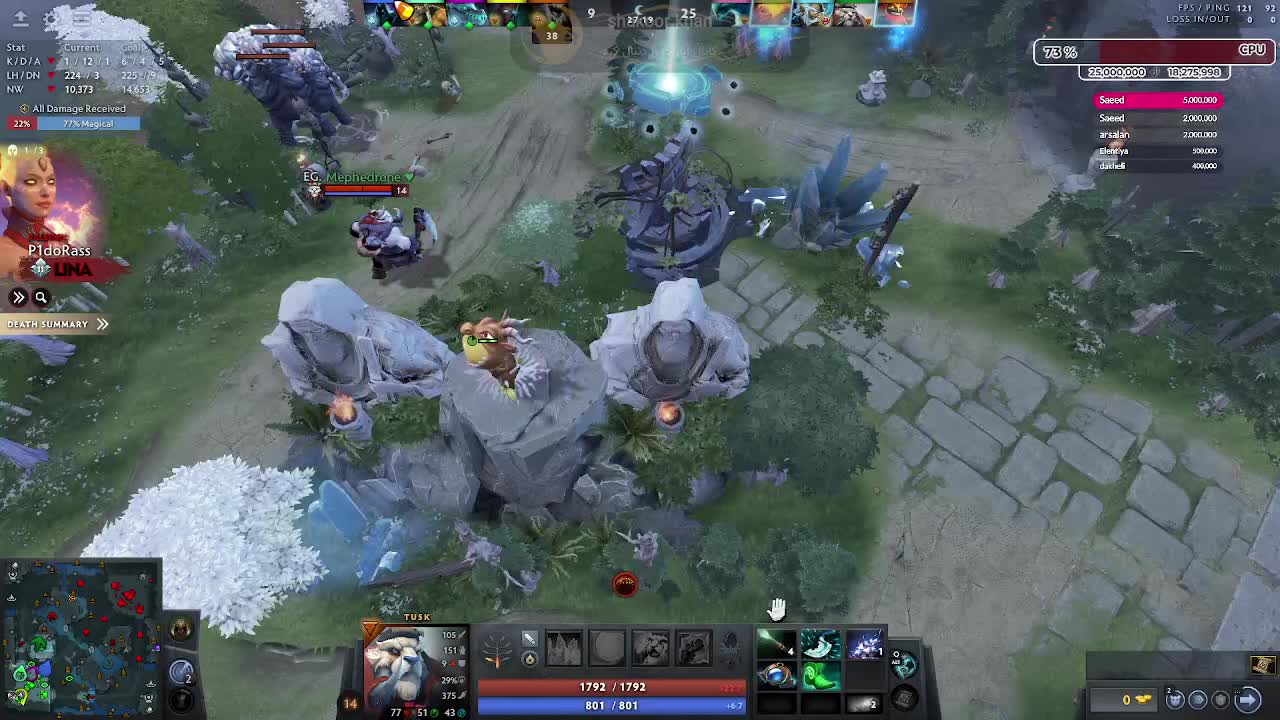Select the green boots item slot
1280x720 pixels.
pyautogui.click(x=820, y=676)
